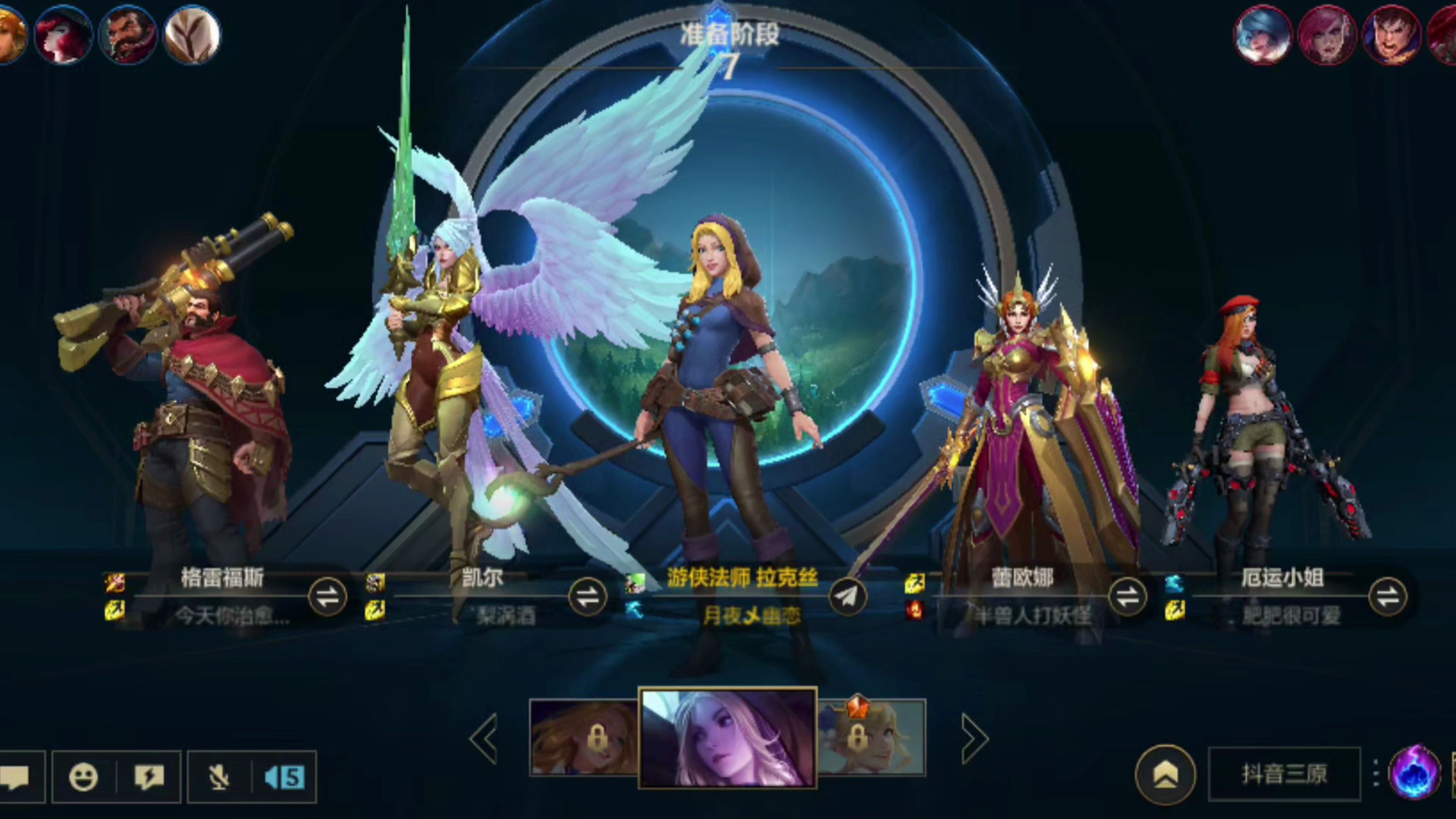1456x819 pixels.
Task: Show the next skin with right arrow
Action: point(974,737)
